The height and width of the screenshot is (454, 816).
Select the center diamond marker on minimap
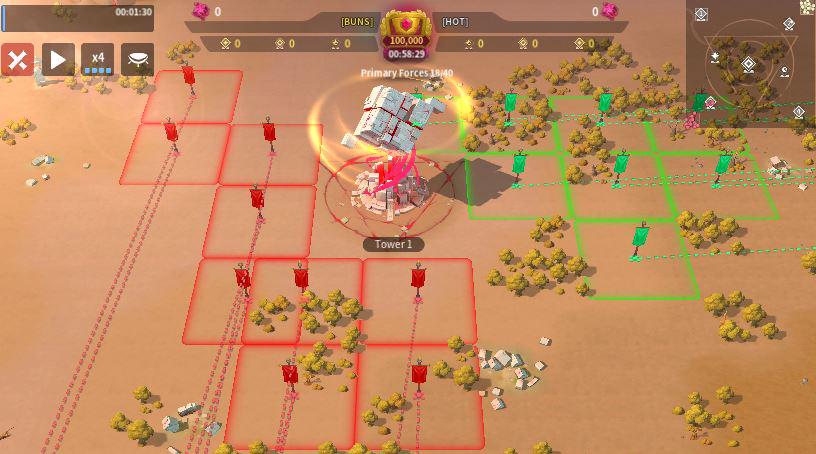point(748,64)
